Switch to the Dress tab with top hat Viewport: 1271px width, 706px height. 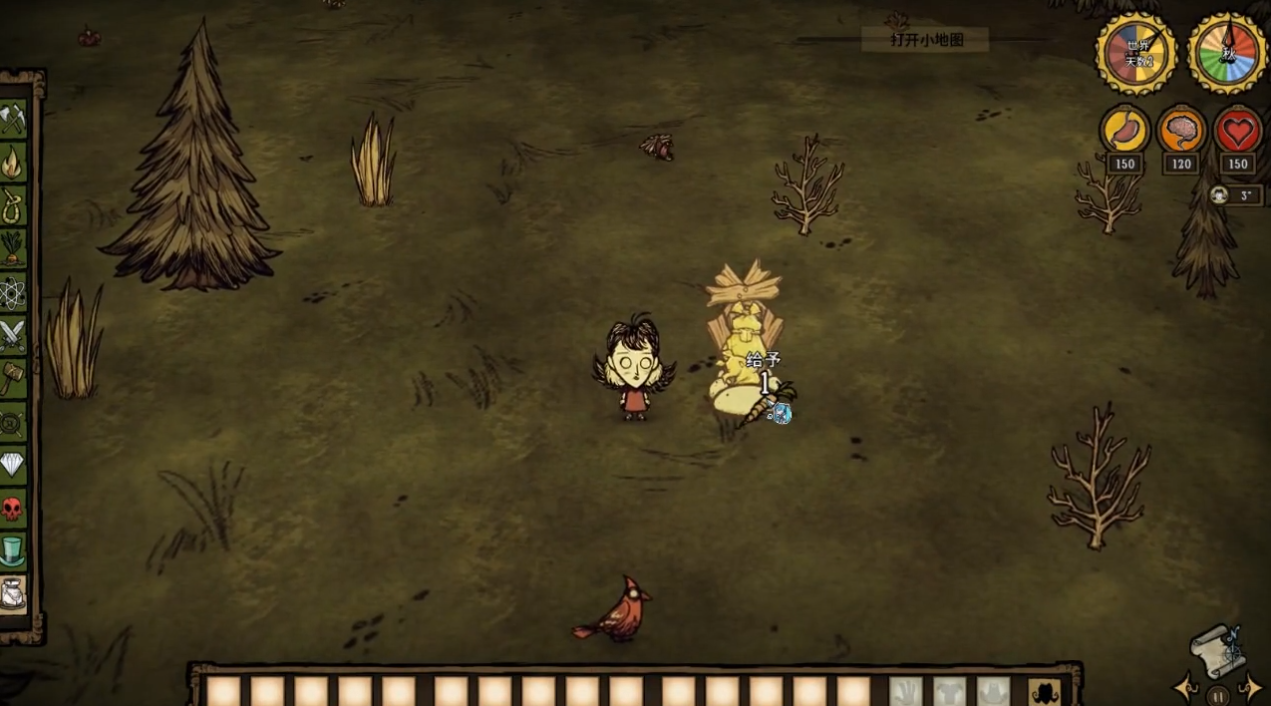[x=13, y=551]
